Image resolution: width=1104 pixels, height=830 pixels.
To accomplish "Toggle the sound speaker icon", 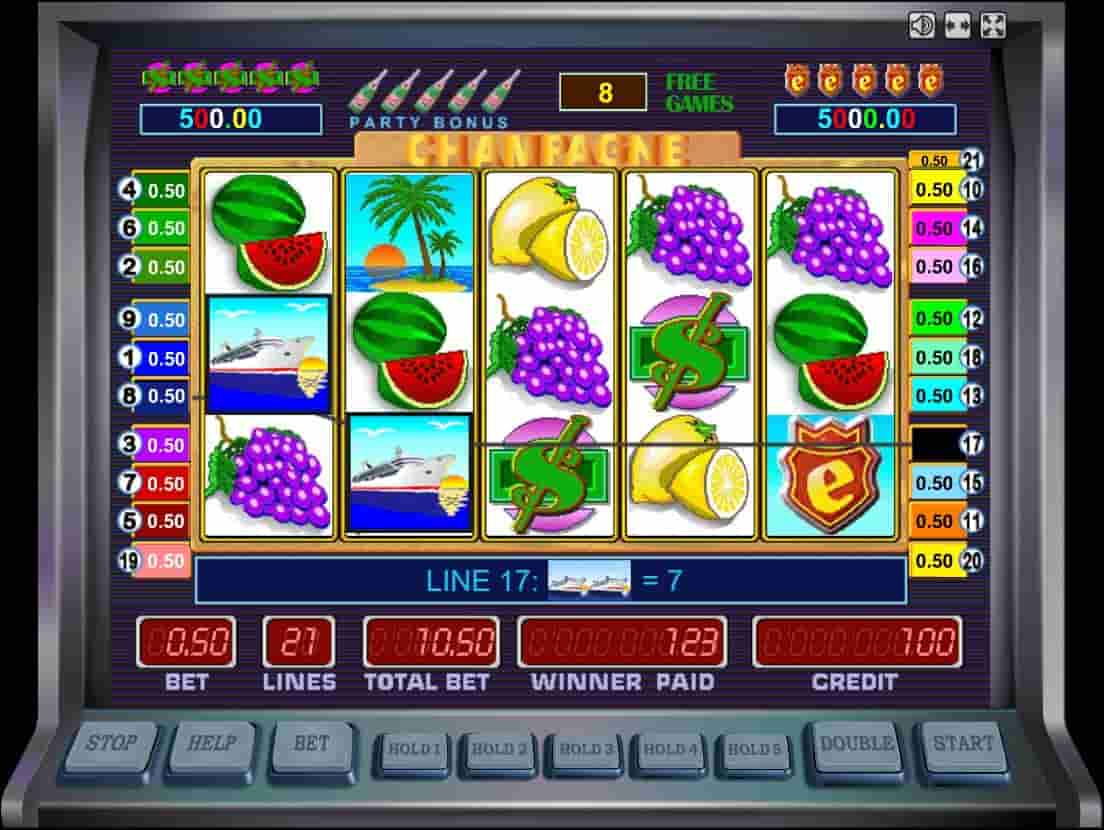I will pyautogui.click(x=922, y=25).
